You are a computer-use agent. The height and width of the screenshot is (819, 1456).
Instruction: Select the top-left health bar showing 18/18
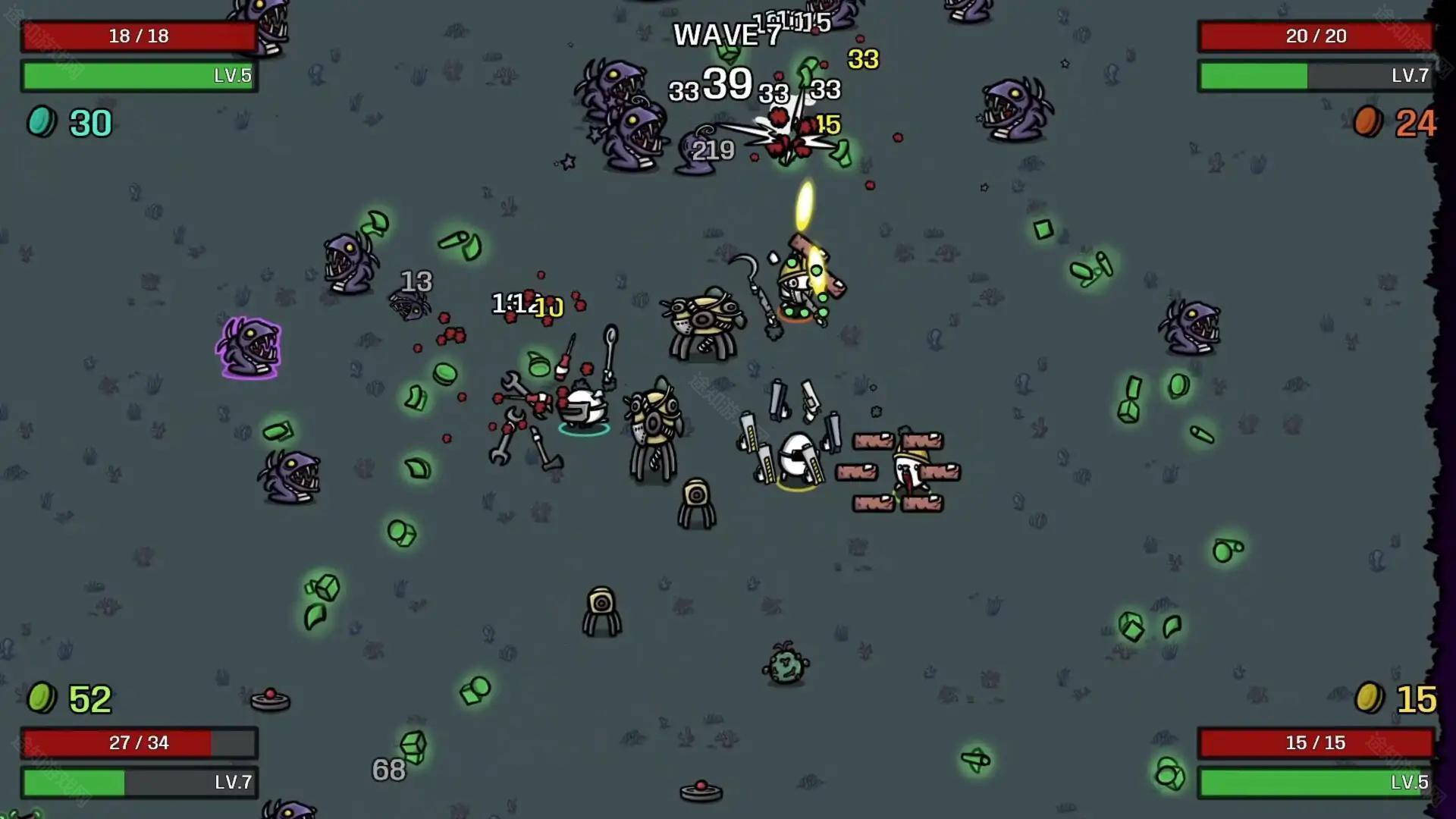139,36
